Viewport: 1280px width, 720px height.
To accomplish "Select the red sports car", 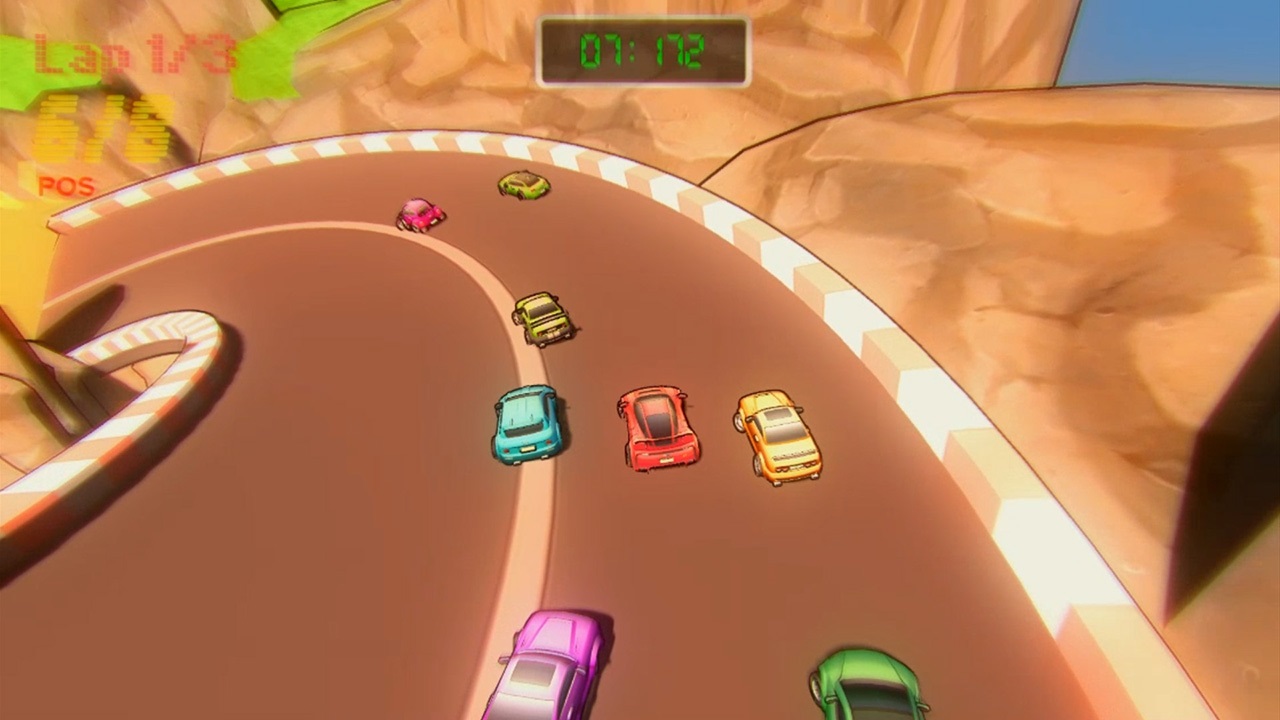I will [x=657, y=430].
